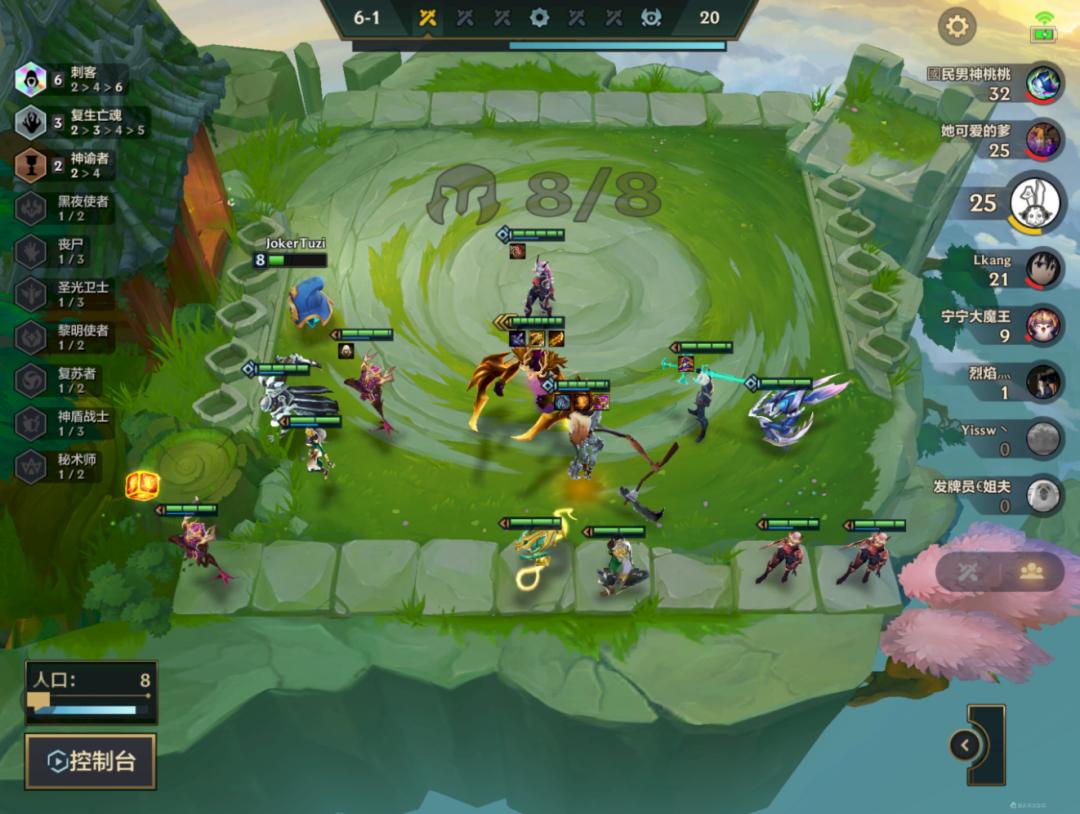Select 烈焰 in the player list
Viewport: 1080px width, 814px height.
pos(1043,381)
